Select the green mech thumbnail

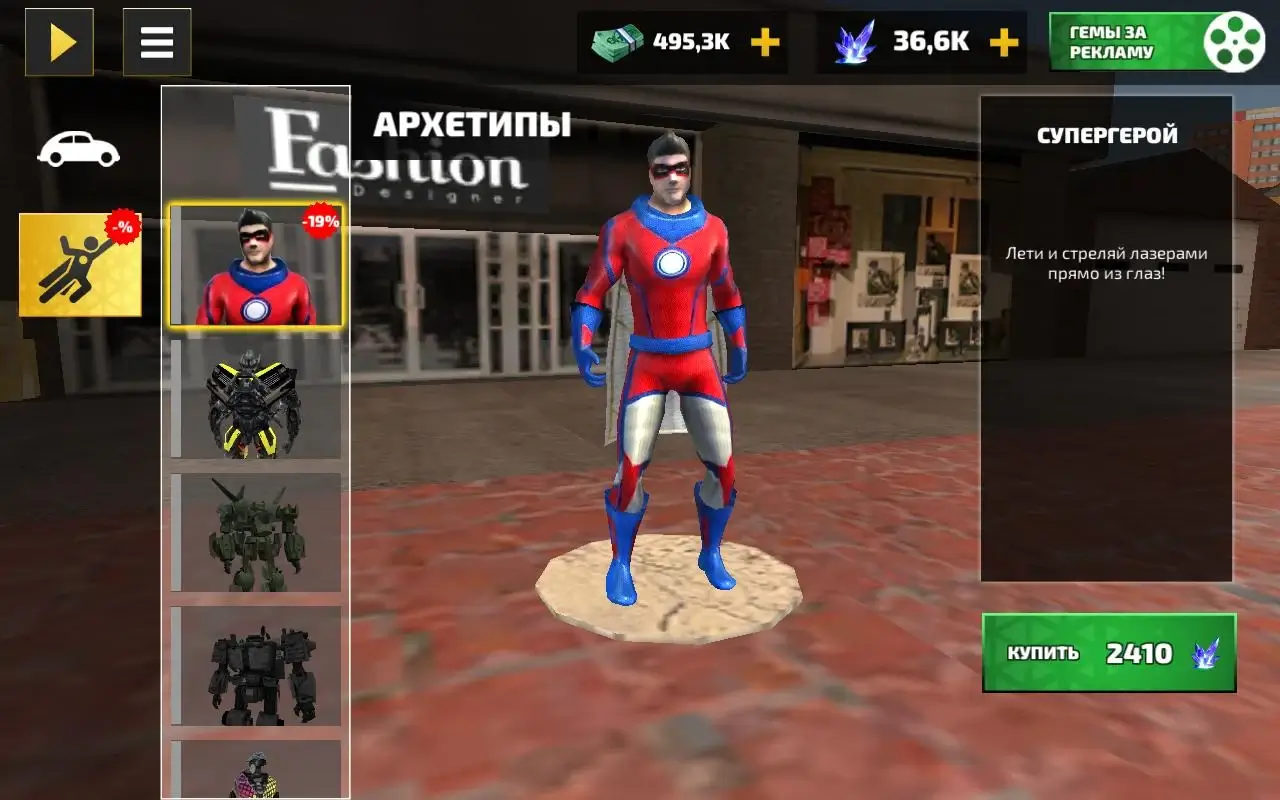point(256,535)
